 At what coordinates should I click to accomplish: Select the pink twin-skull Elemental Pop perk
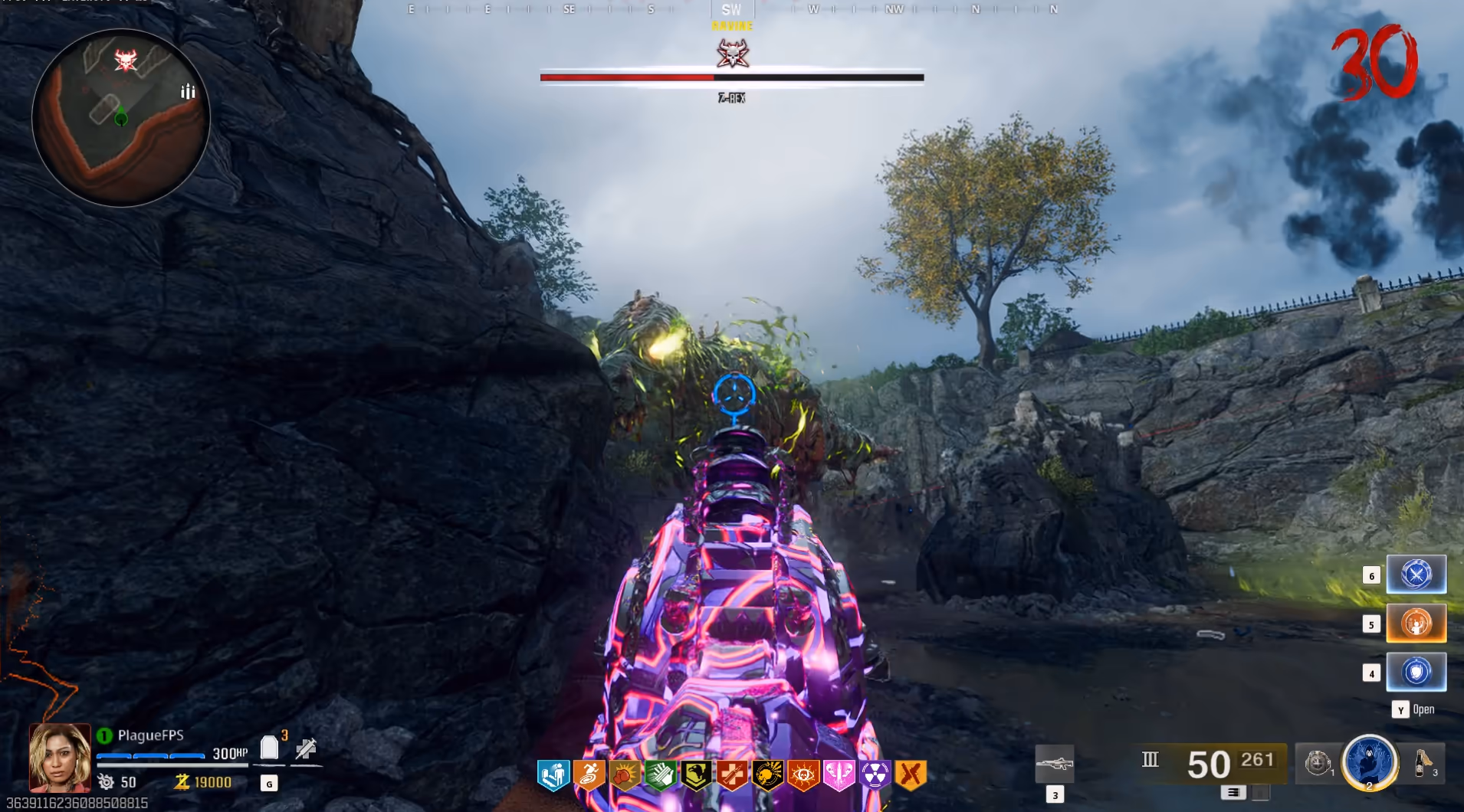tap(839, 775)
